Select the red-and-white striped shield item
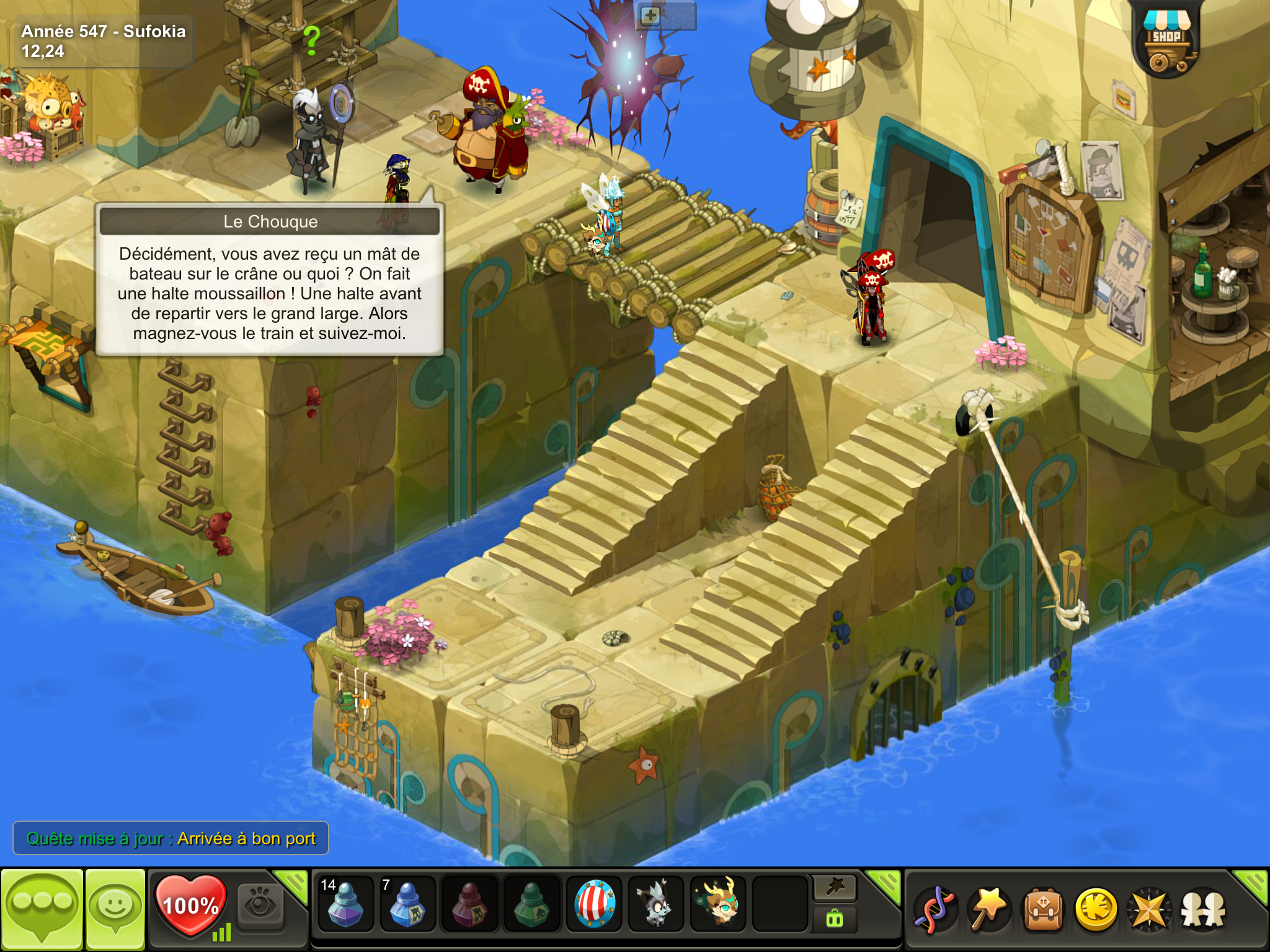 (x=595, y=904)
